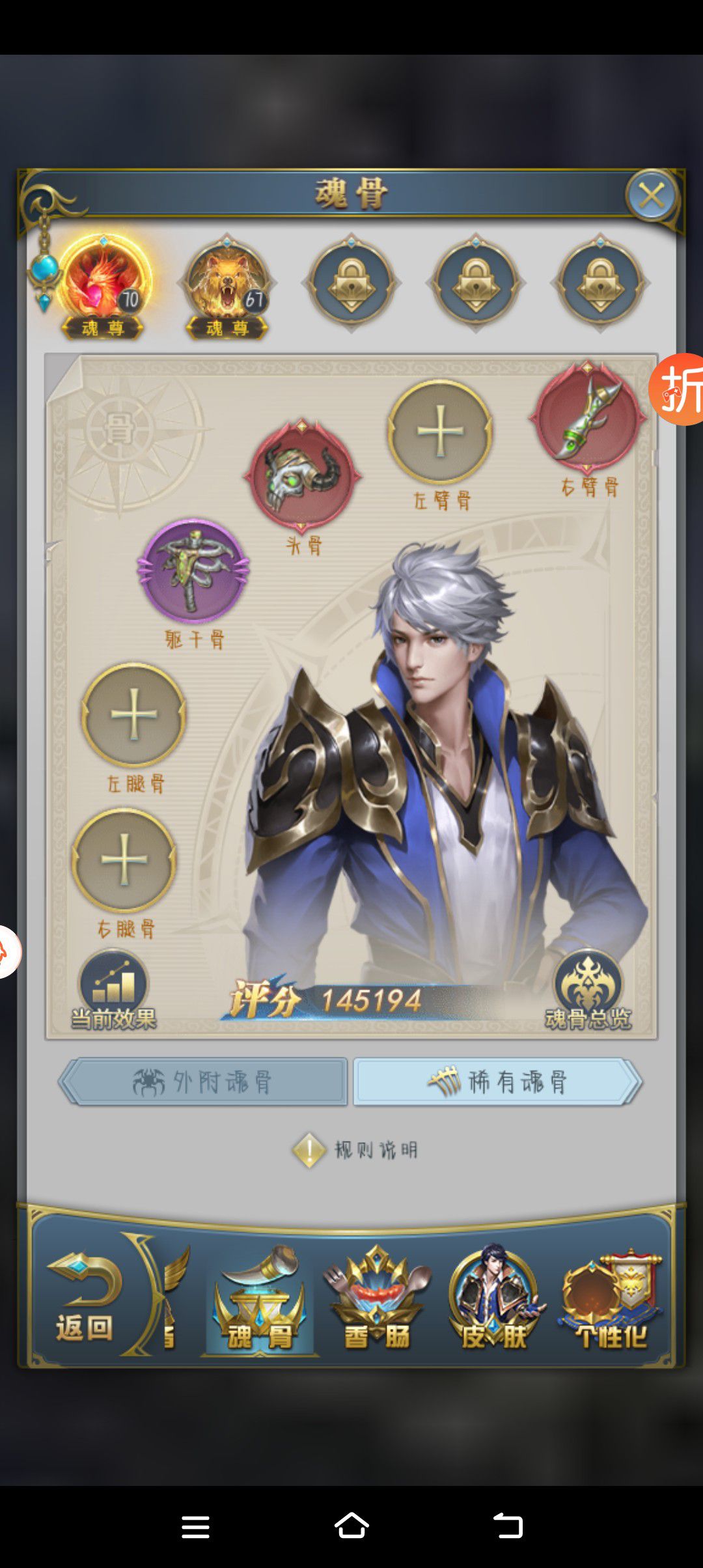703x1568 pixels.
Task: Show 当前效果 current effects
Action: [114, 991]
